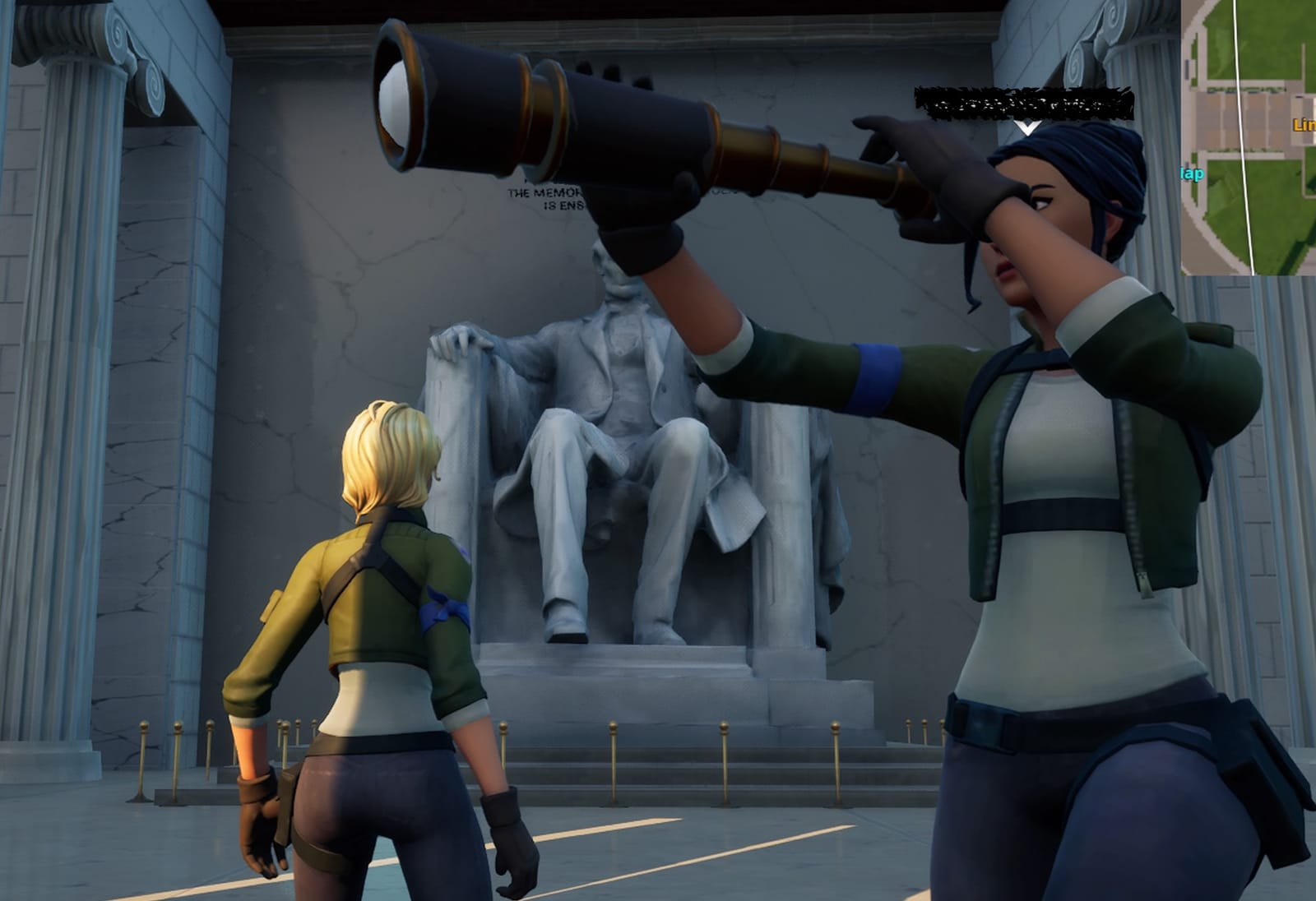Image resolution: width=1316 pixels, height=901 pixels.
Task: Click the blacked-out player nametag
Action: (x=998, y=100)
